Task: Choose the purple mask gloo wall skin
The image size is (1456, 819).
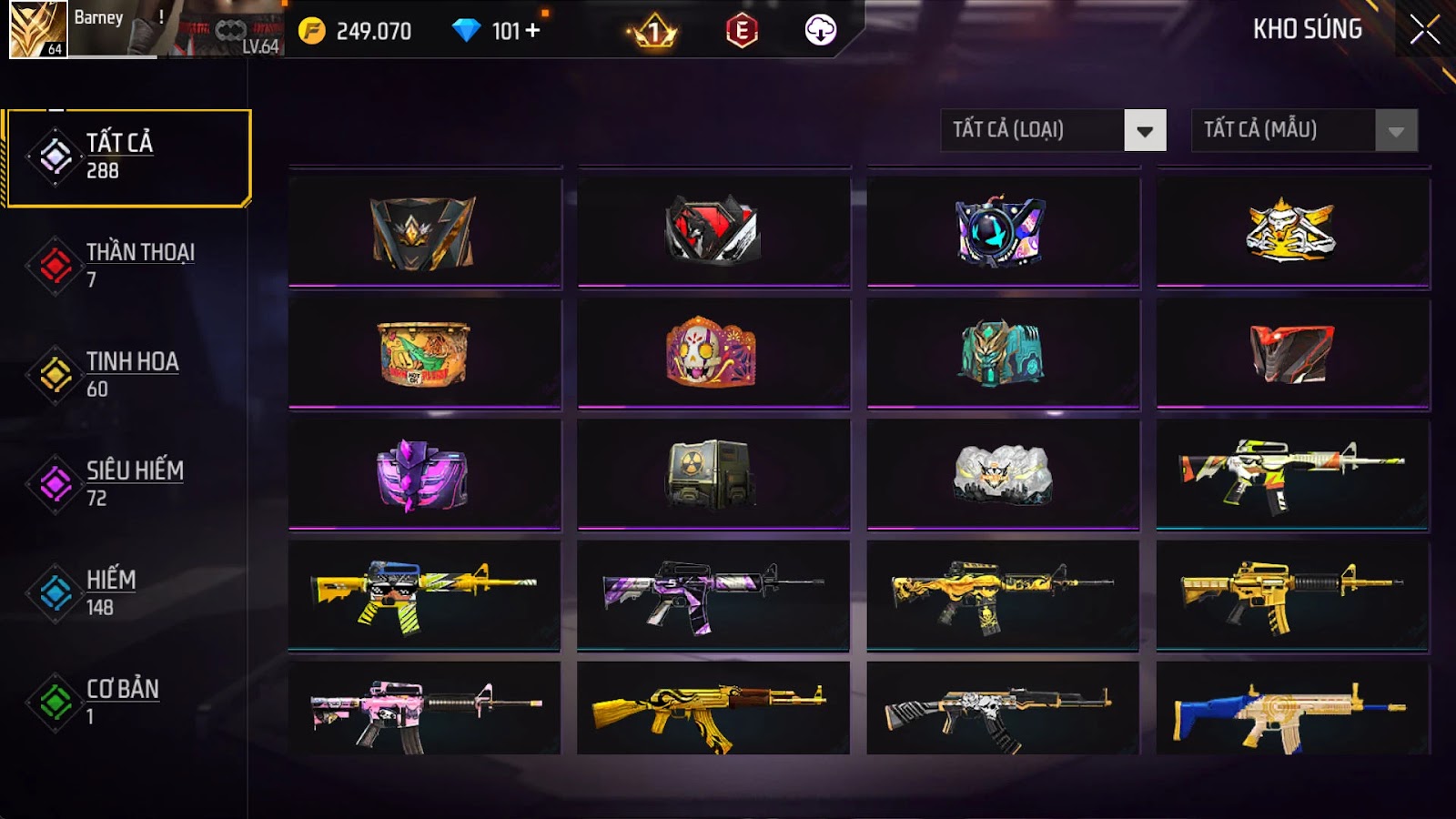Action: click(423, 474)
